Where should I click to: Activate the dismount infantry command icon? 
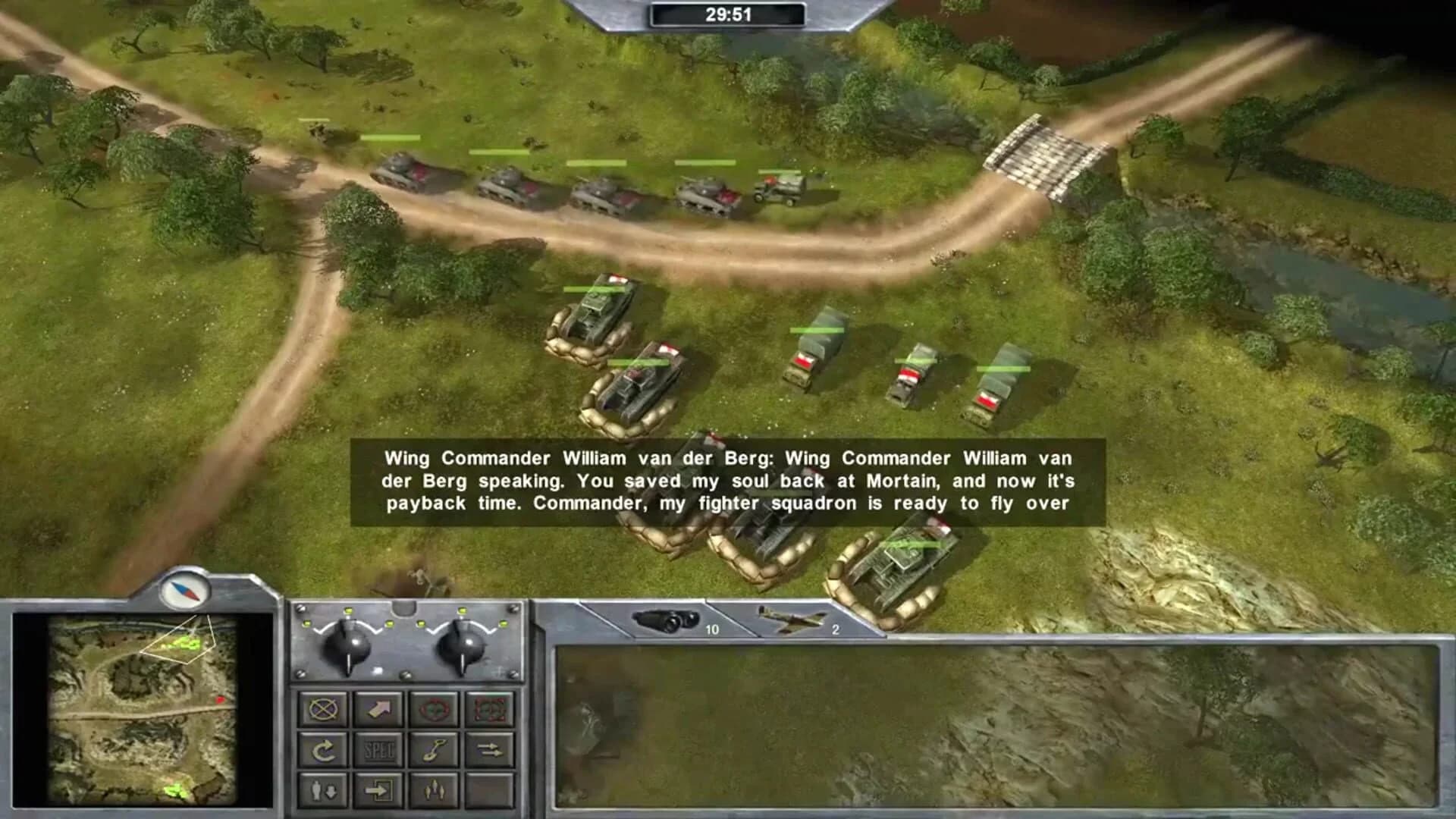coord(323,792)
